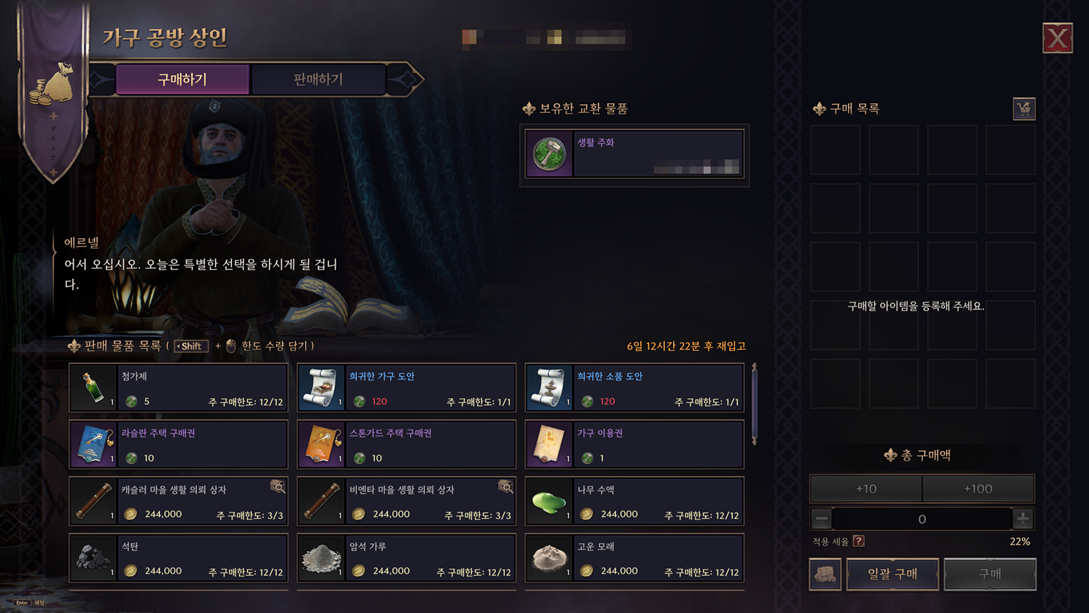Choose the 나무 수액 item row

tap(634, 501)
